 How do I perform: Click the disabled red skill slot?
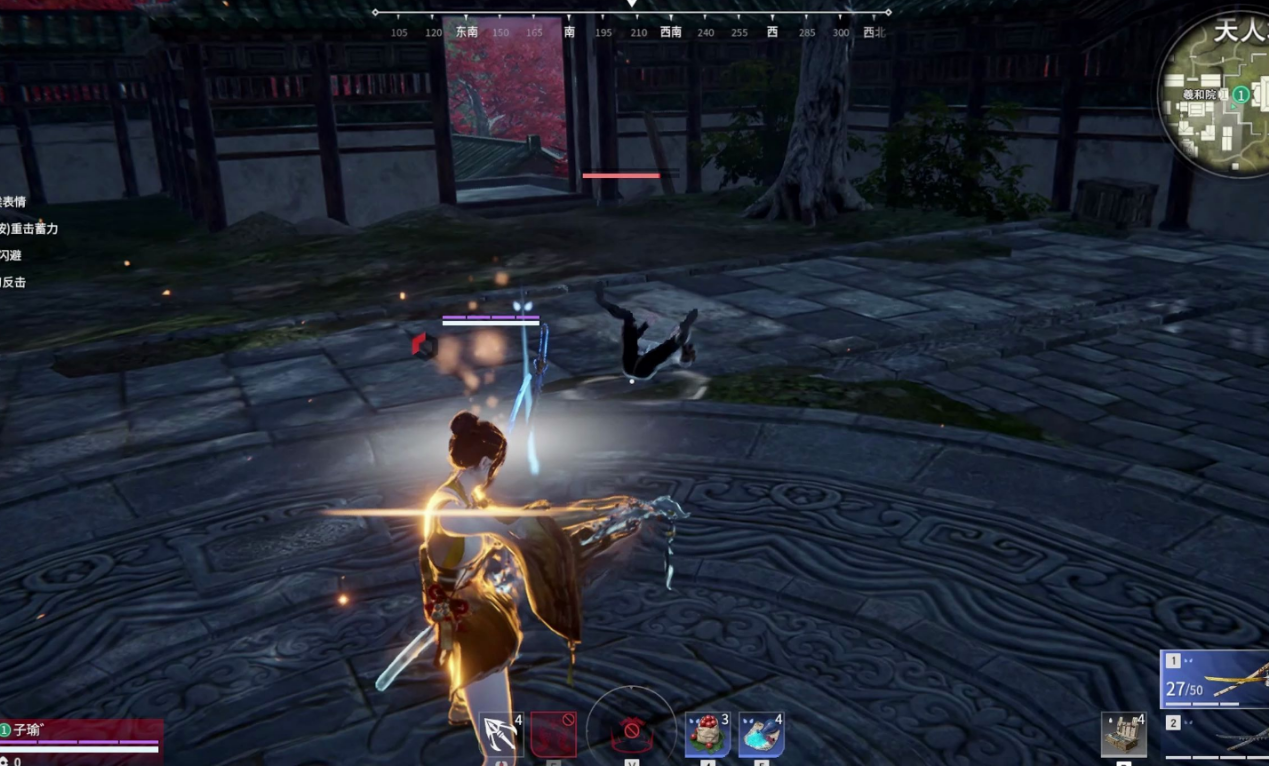[553, 734]
